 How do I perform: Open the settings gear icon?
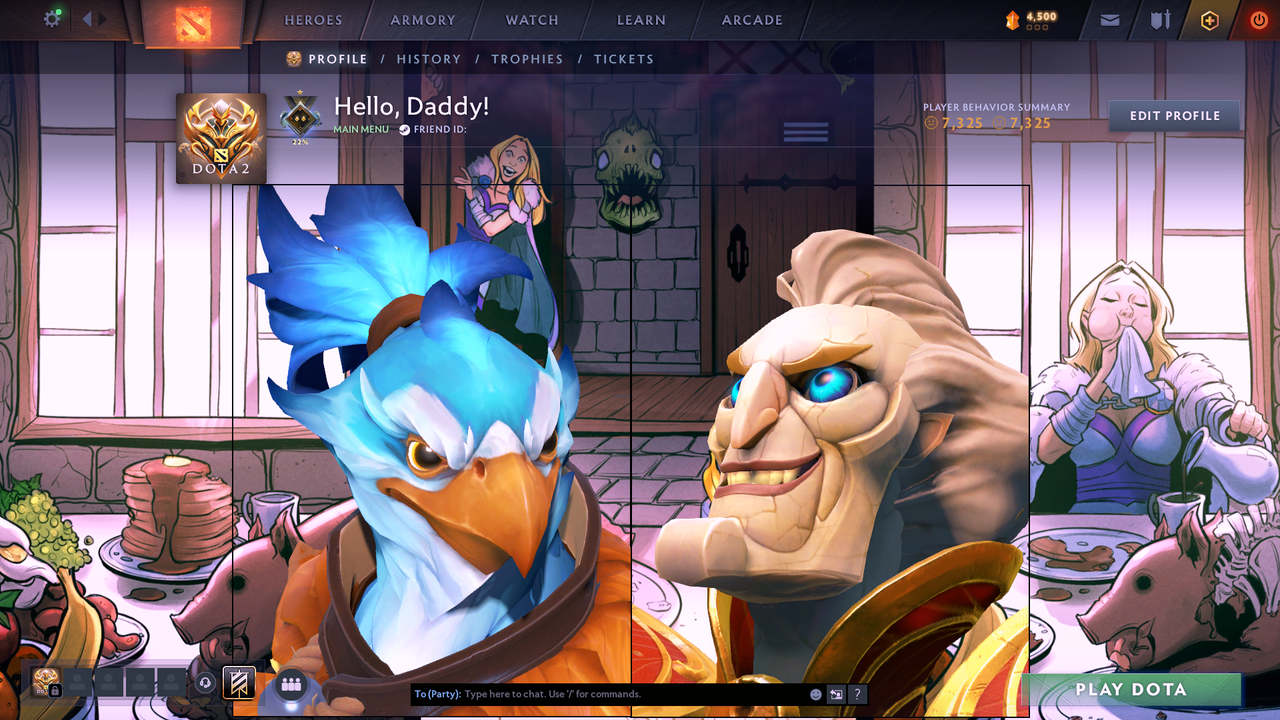52,17
